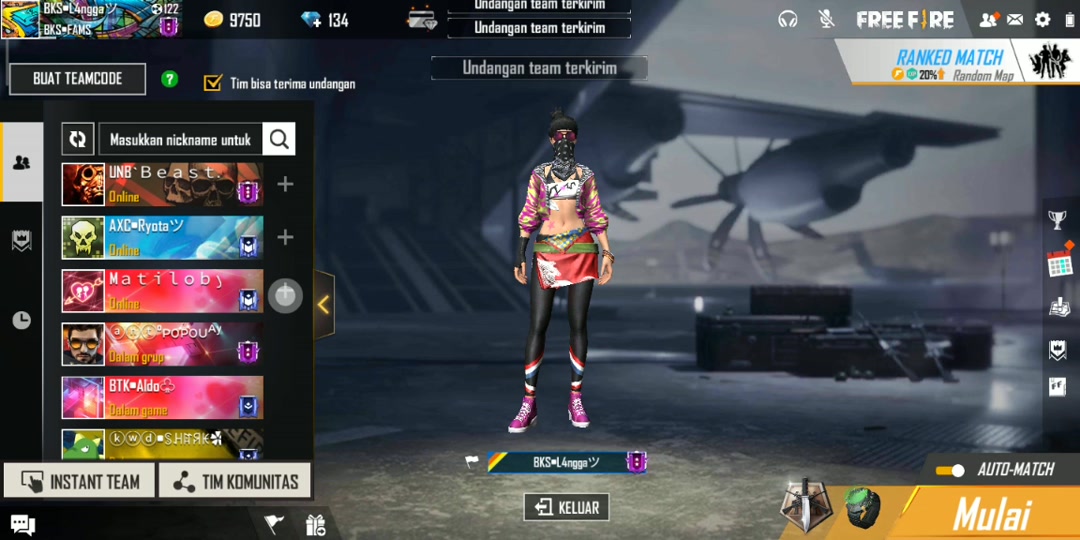Open Buat Teamcode option
The image size is (1080, 540).
click(x=78, y=79)
